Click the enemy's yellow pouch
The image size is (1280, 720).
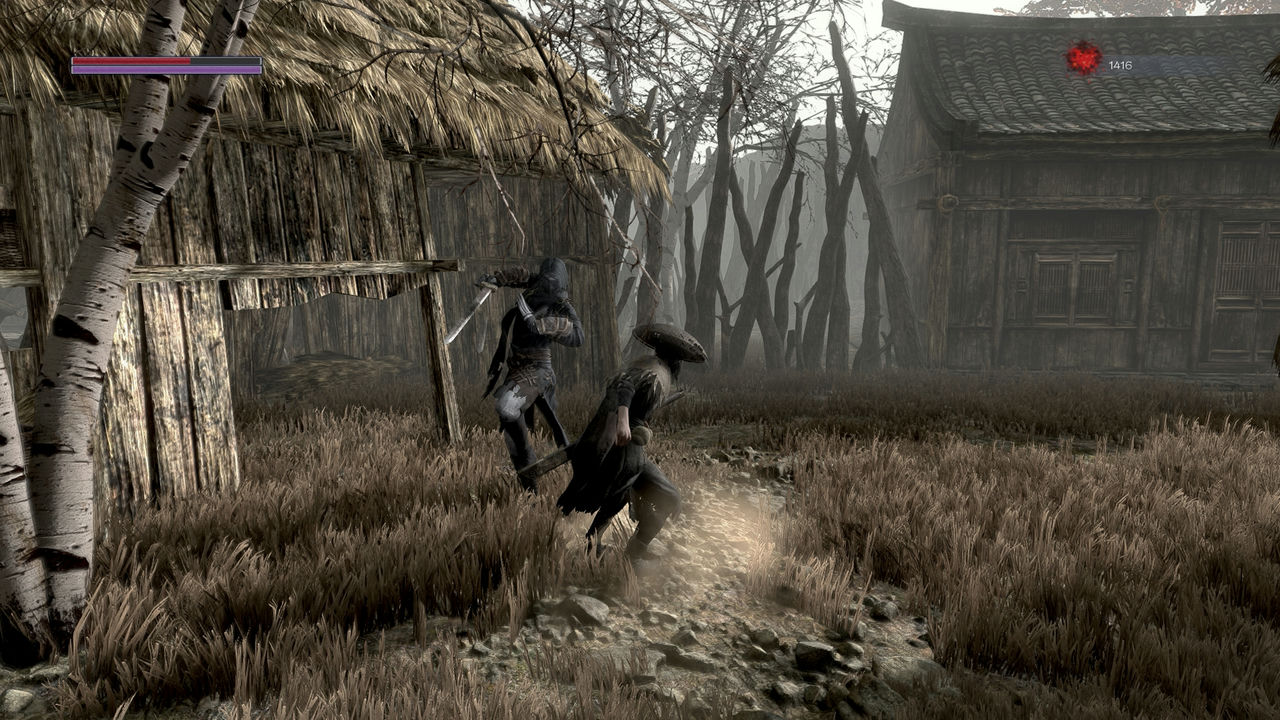[x=642, y=436]
